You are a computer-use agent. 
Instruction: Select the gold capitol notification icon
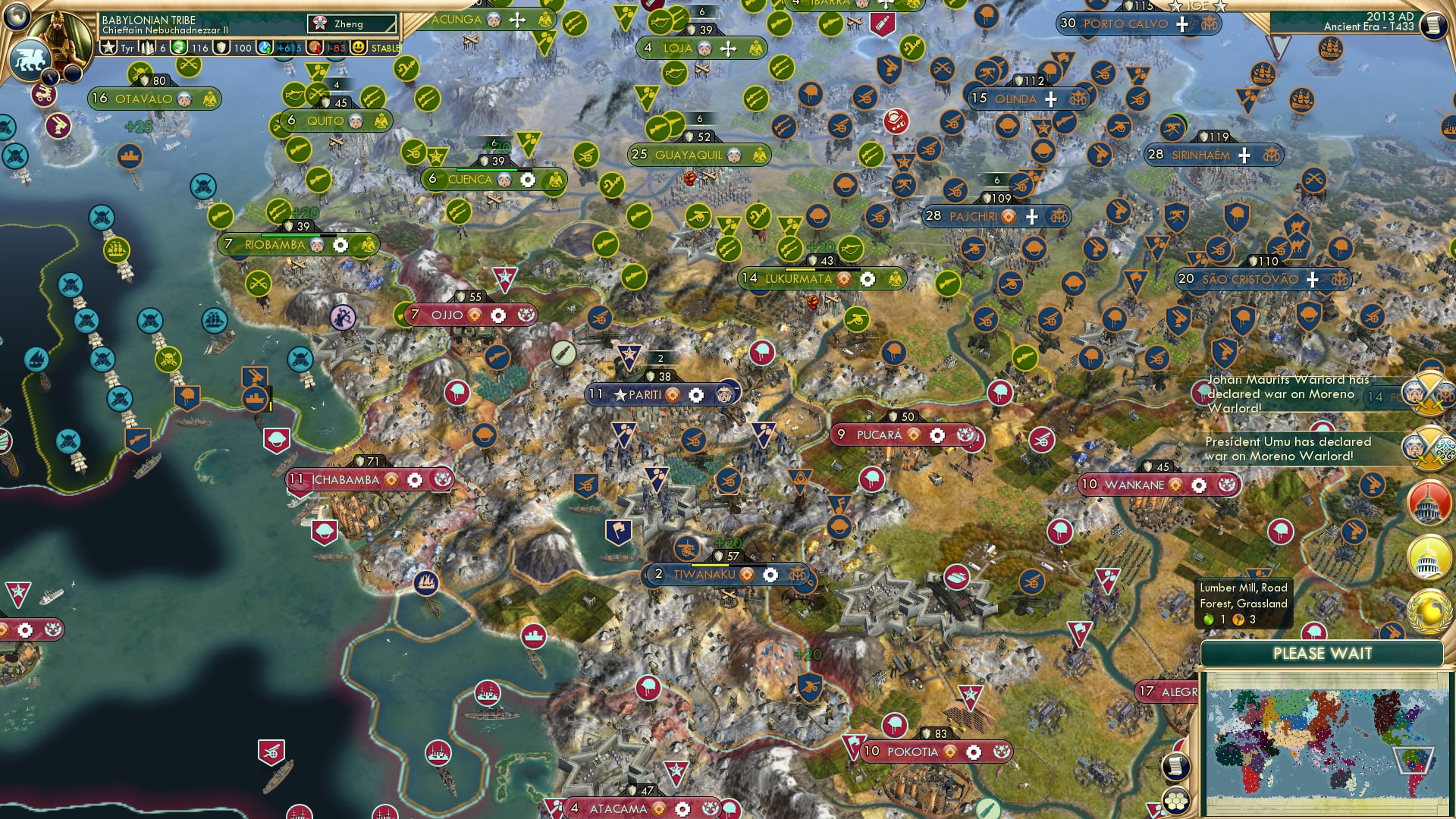tap(1429, 557)
